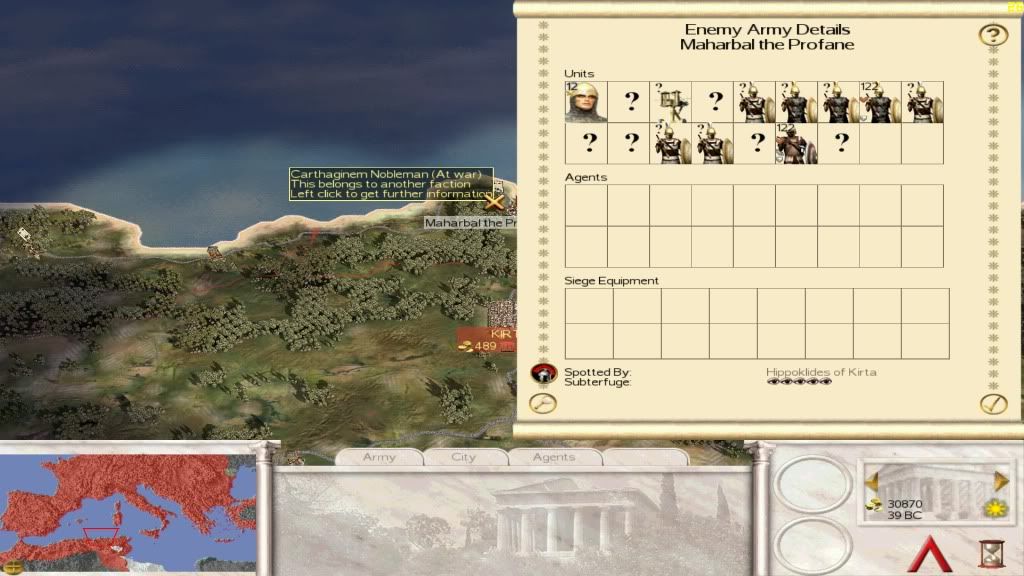Open the faction overview via the red lambda
The image size is (1024, 576).
933,553
